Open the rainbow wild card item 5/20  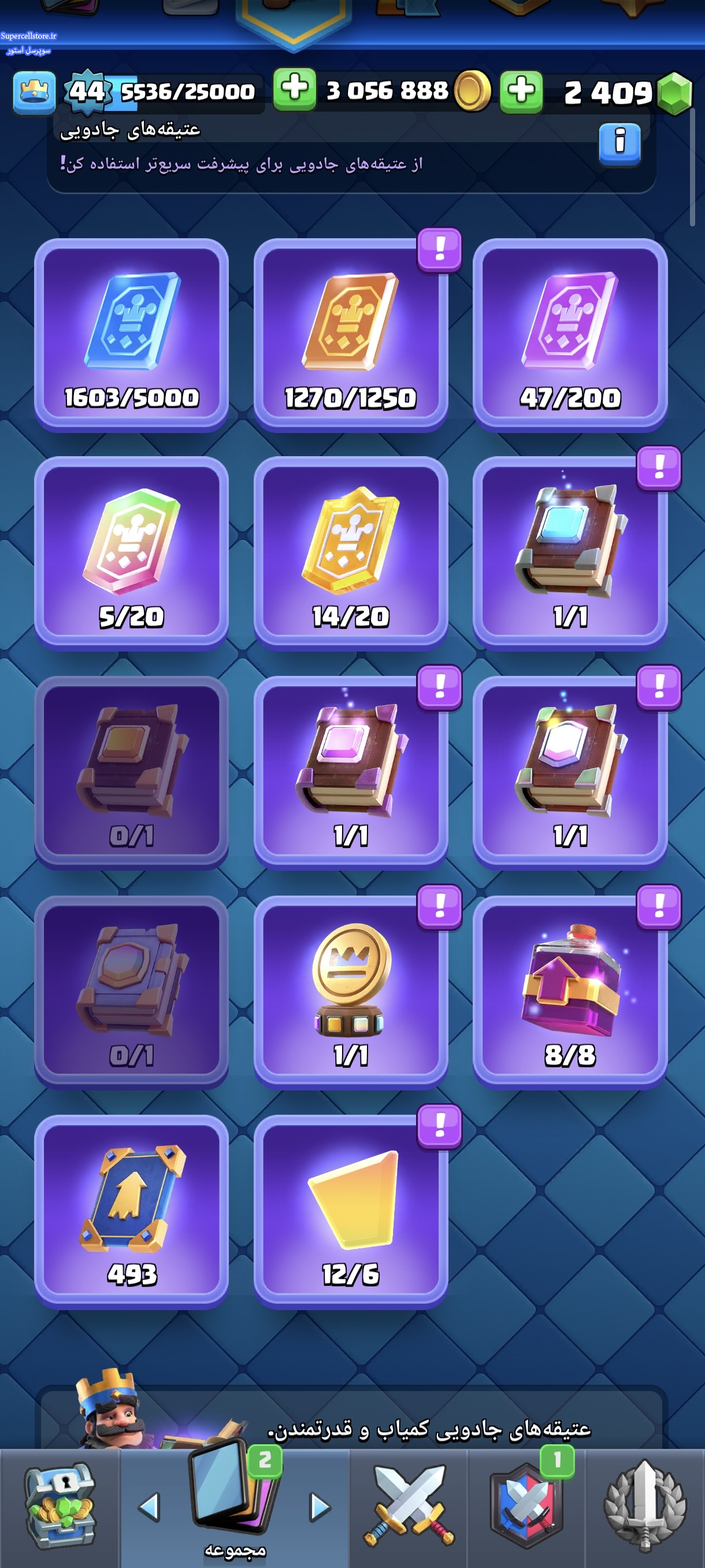pyautogui.click(x=131, y=553)
